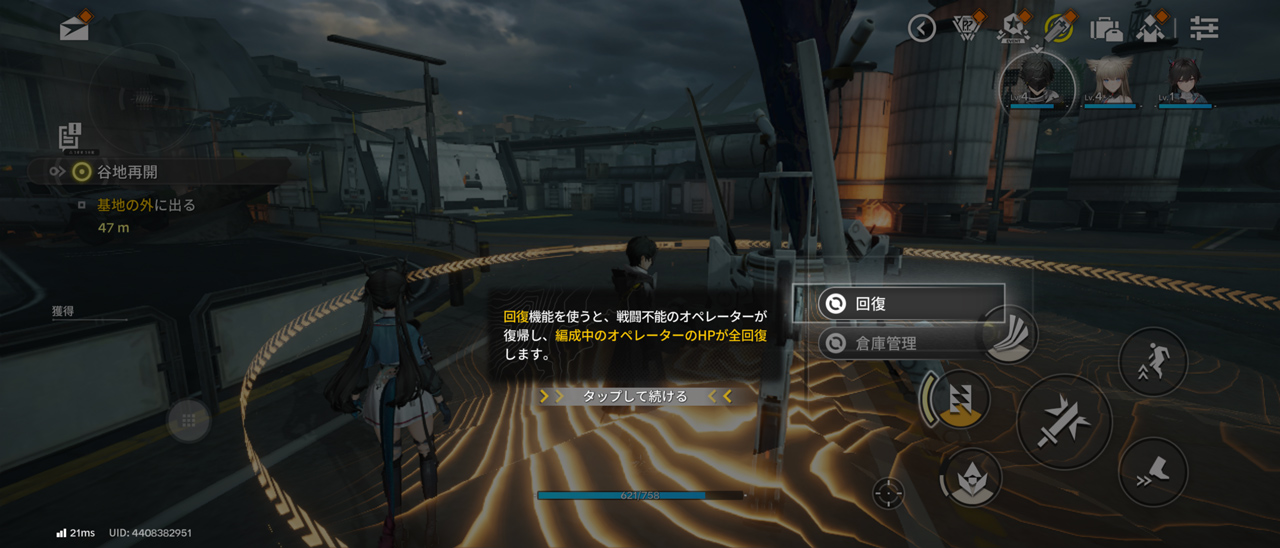Select the dark-haired masked operator portrait

coord(1038,80)
